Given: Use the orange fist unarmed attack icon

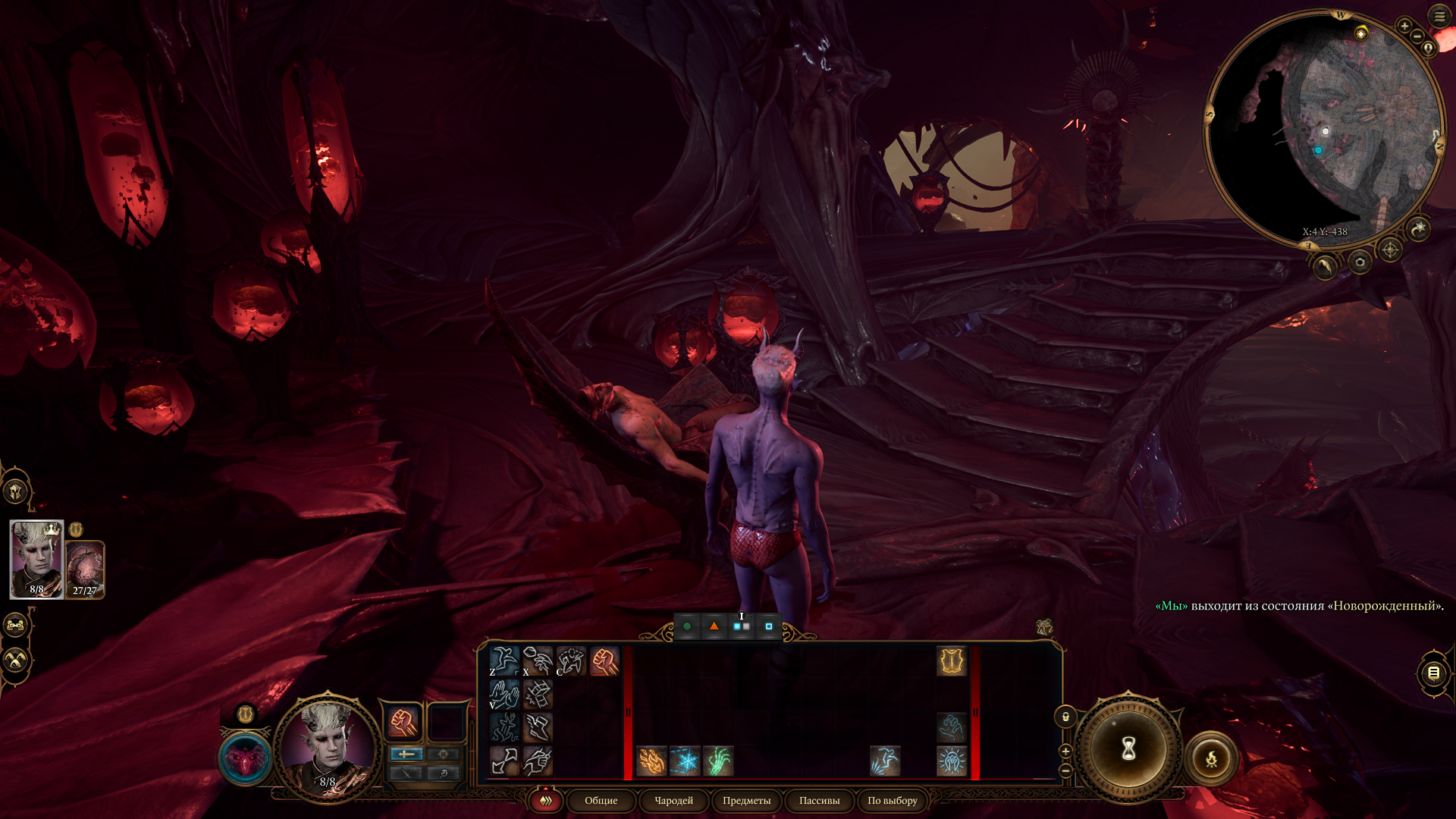Looking at the screenshot, I should [x=604, y=661].
